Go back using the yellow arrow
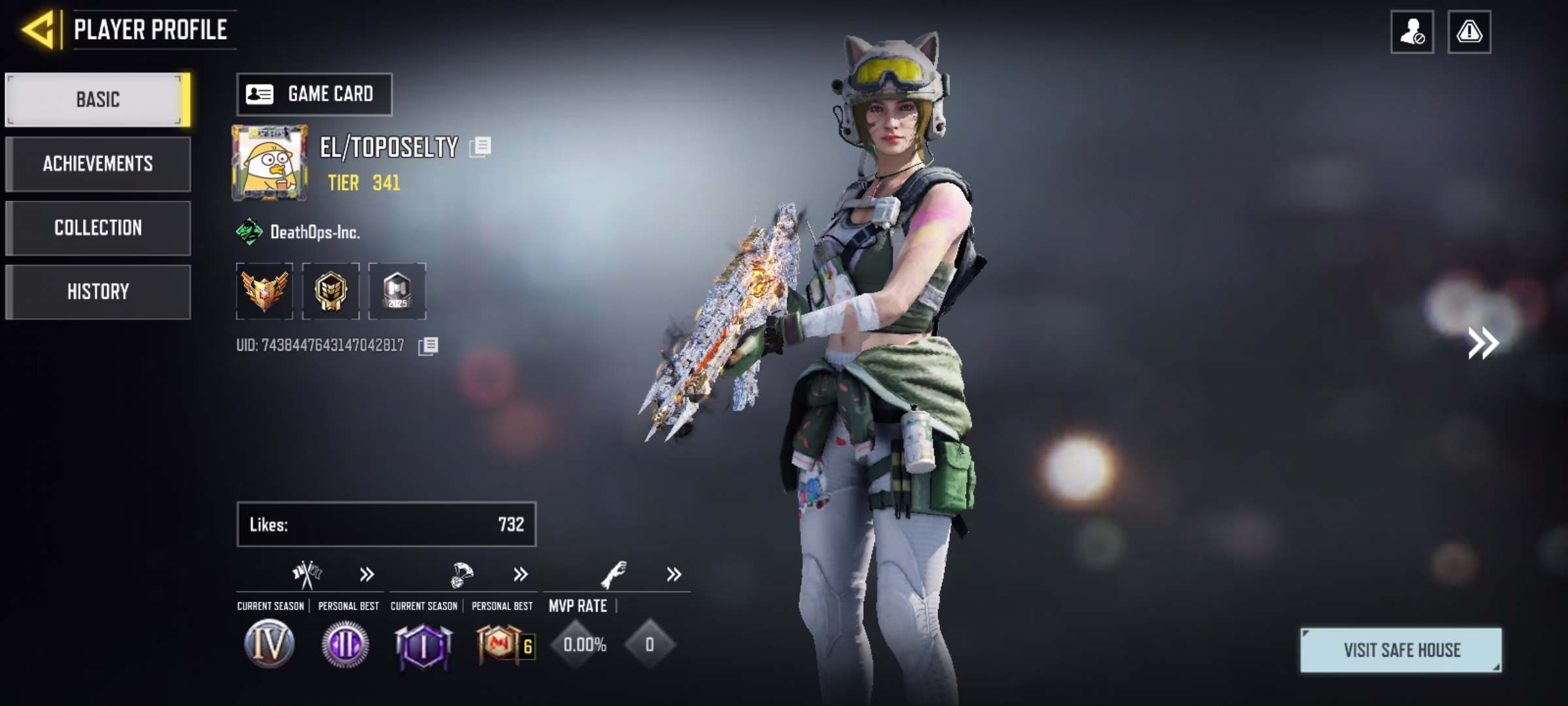 [x=38, y=30]
